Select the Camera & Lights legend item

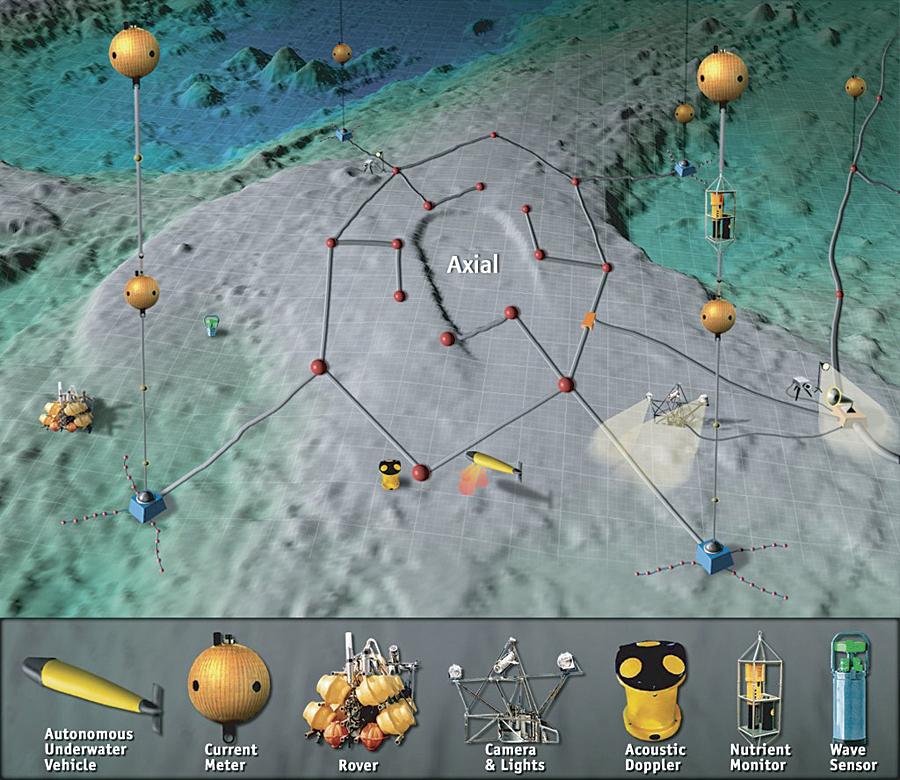coord(512,690)
